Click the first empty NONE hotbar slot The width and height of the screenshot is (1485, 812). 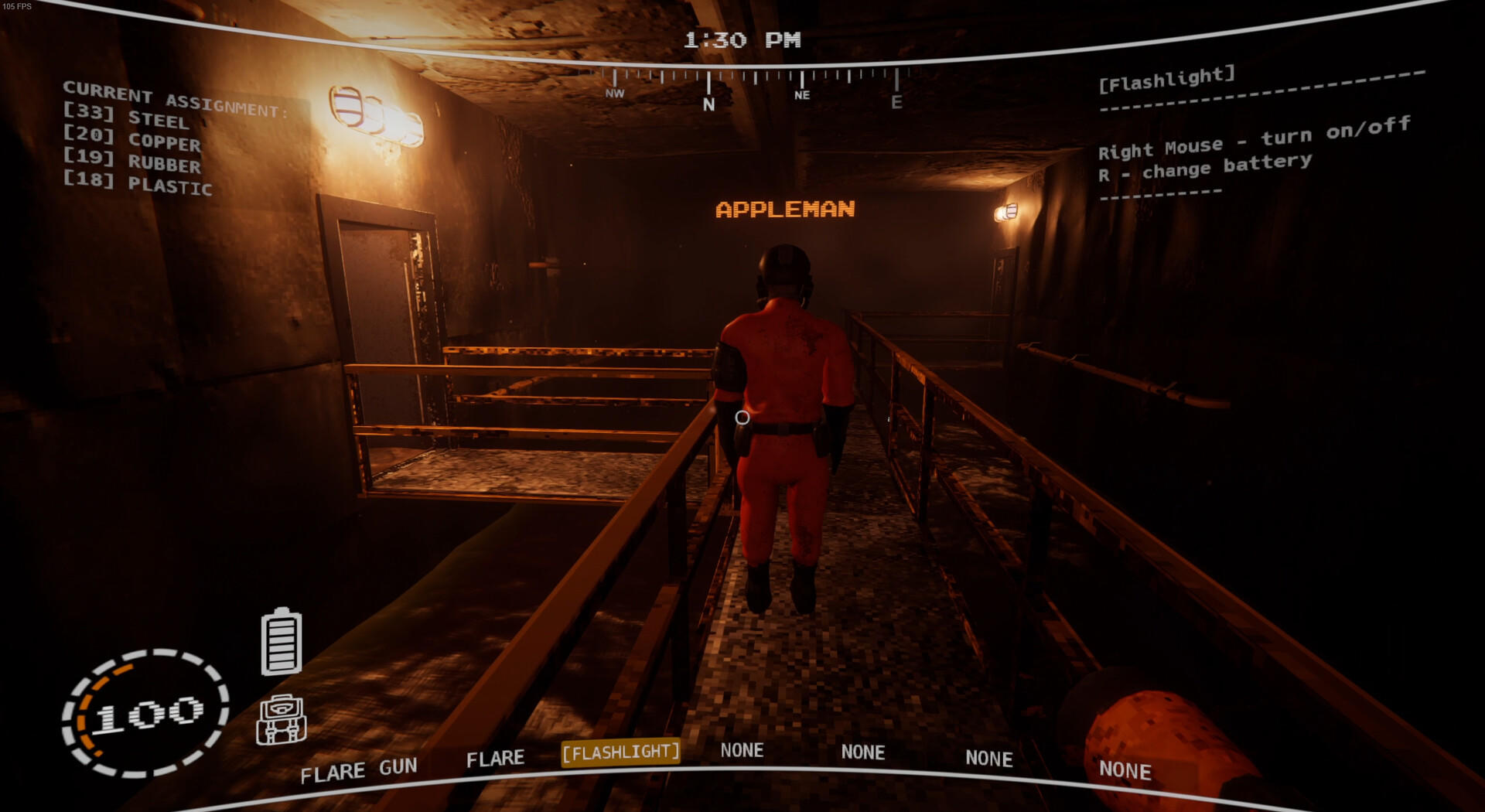click(742, 749)
